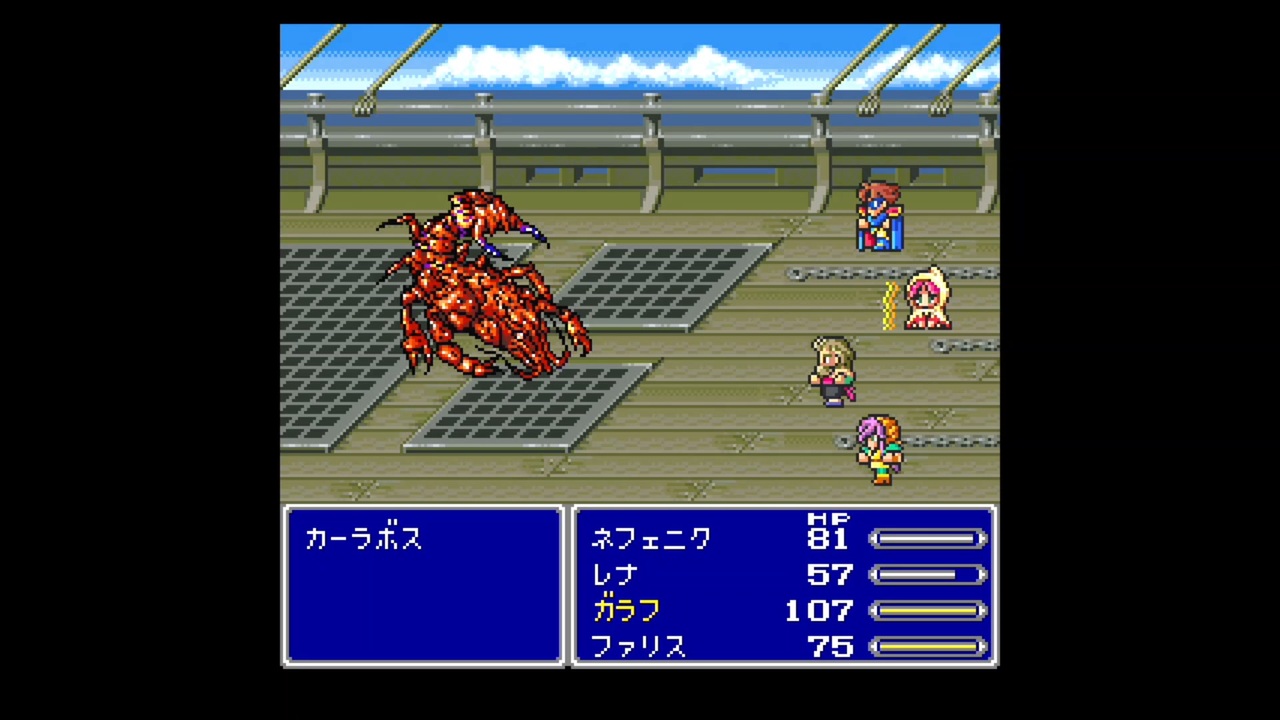Click Faris's purple-haired character sprite
Screen dimensions: 1280x720
pos(880,450)
